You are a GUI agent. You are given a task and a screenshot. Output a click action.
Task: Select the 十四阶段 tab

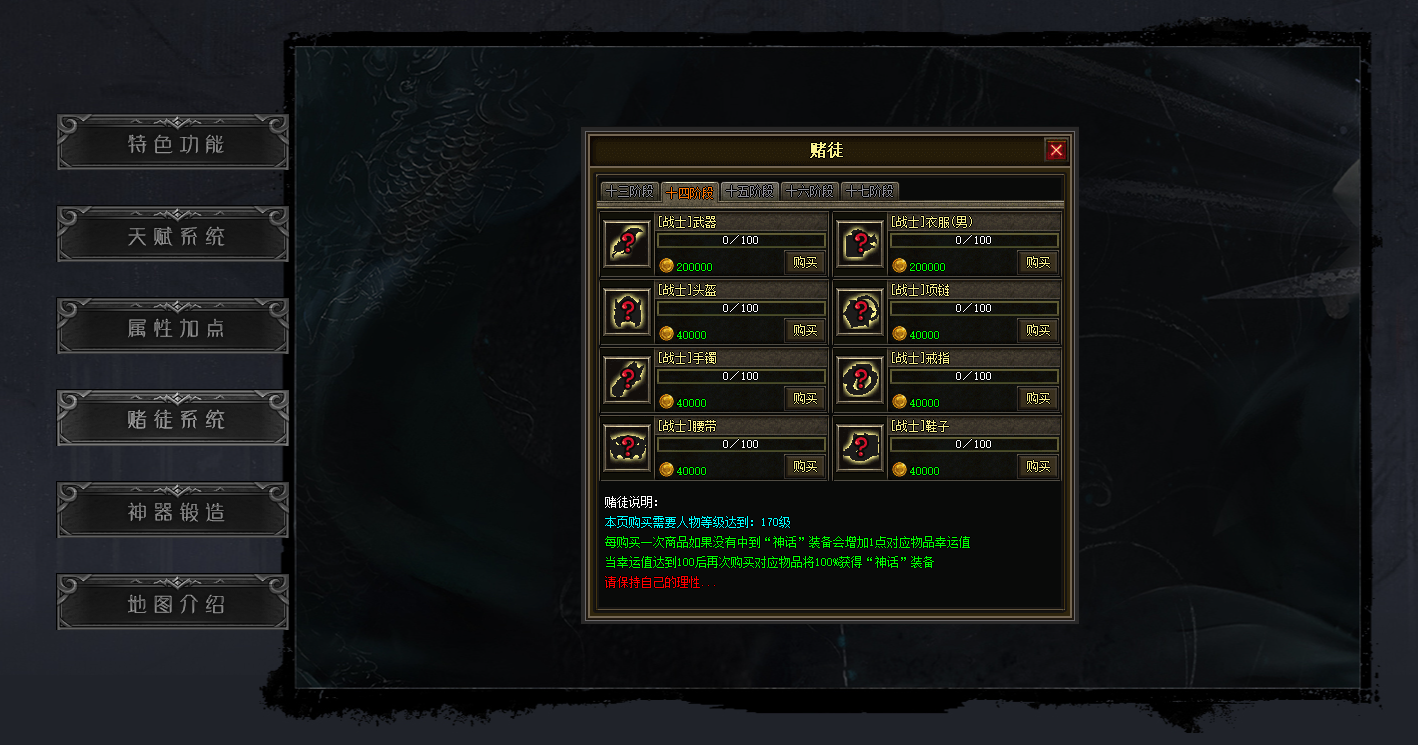(x=690, y=192)
